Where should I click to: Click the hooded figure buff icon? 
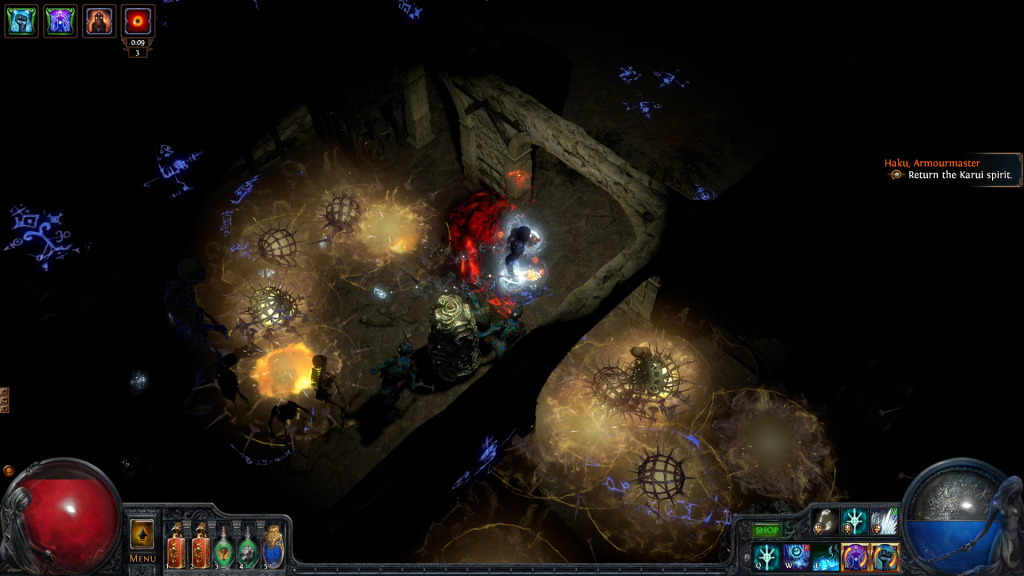point(99,21)
